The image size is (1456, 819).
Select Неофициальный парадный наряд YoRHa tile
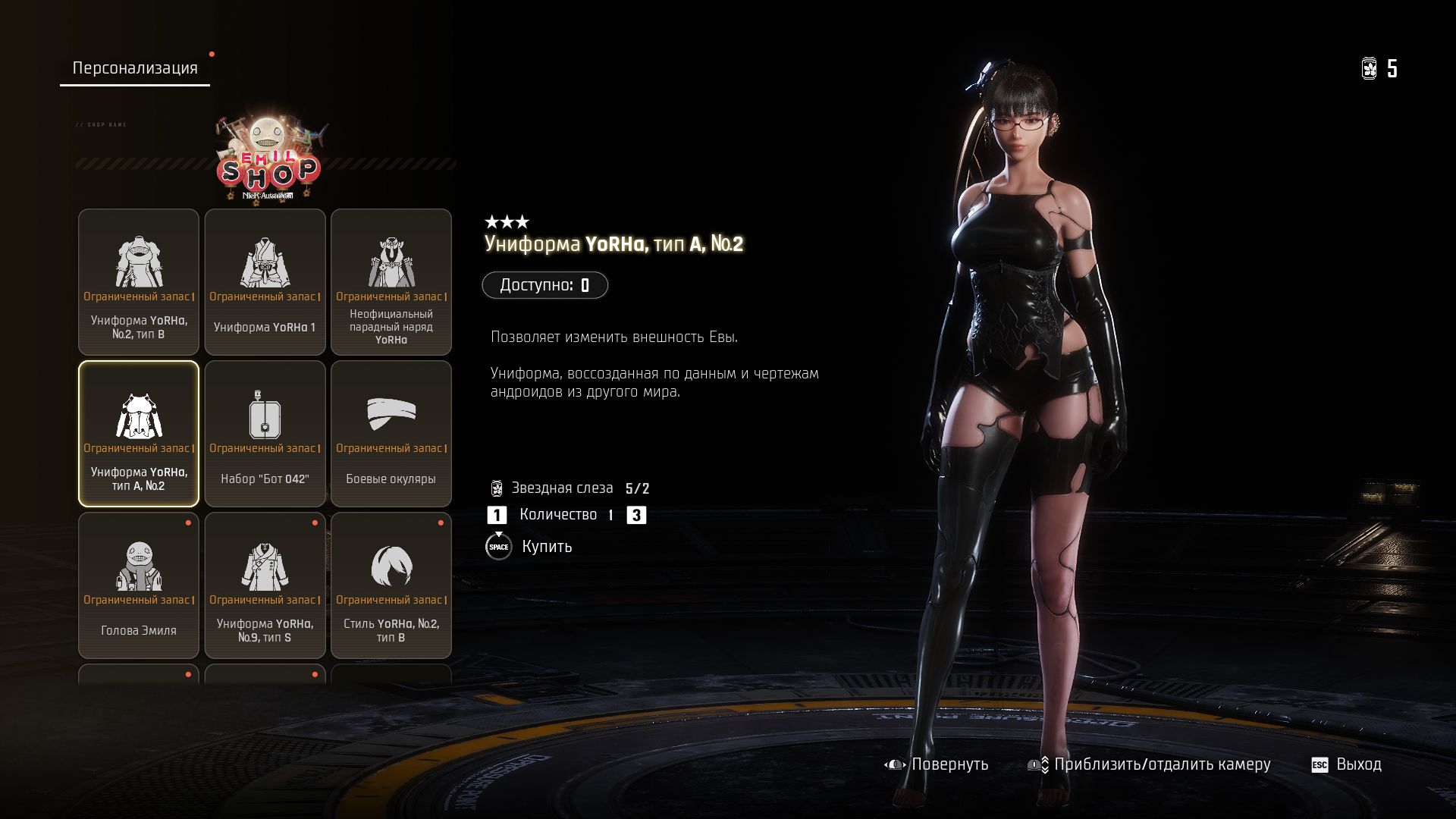(391, 282)
